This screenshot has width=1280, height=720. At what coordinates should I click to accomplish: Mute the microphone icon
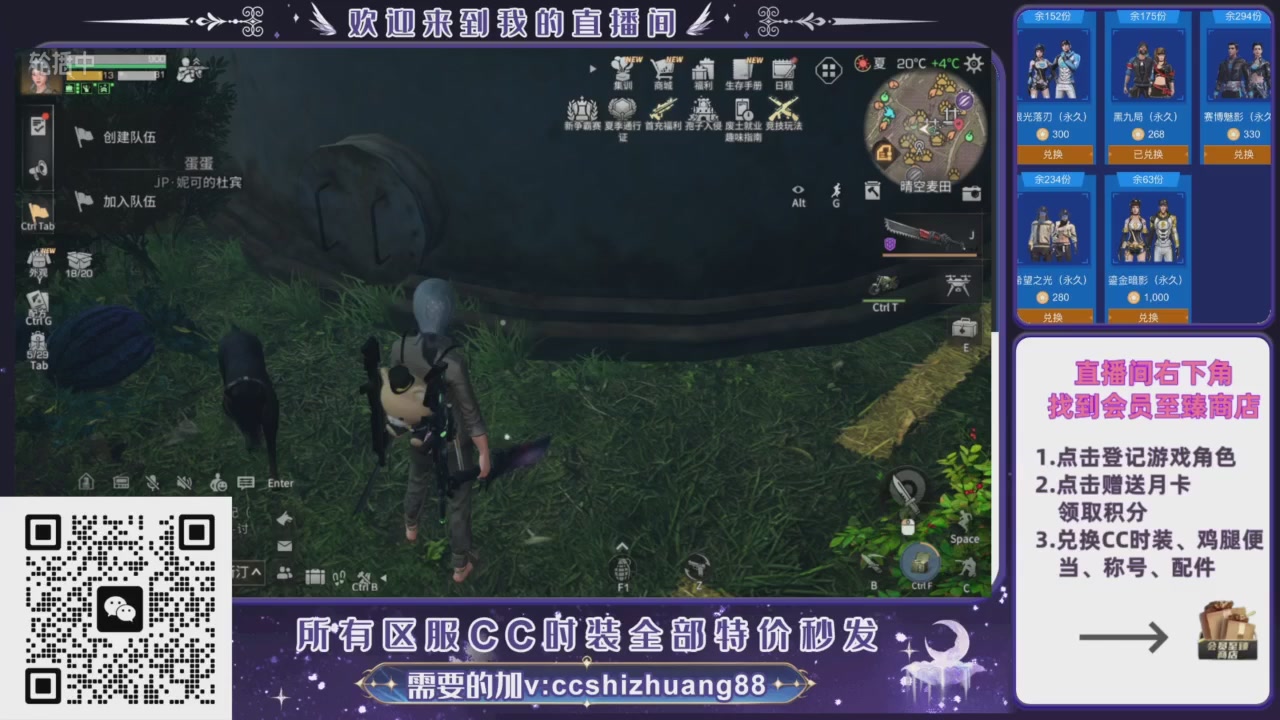tap(152, 481)
